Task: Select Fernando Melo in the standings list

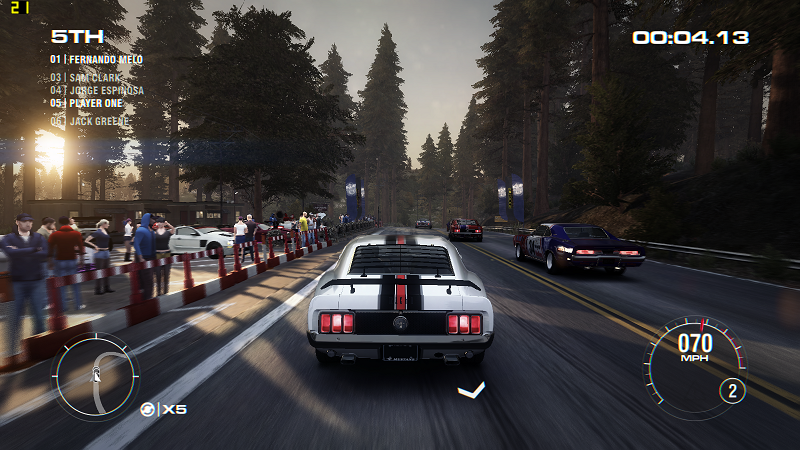Action: [x=96, y=60]
